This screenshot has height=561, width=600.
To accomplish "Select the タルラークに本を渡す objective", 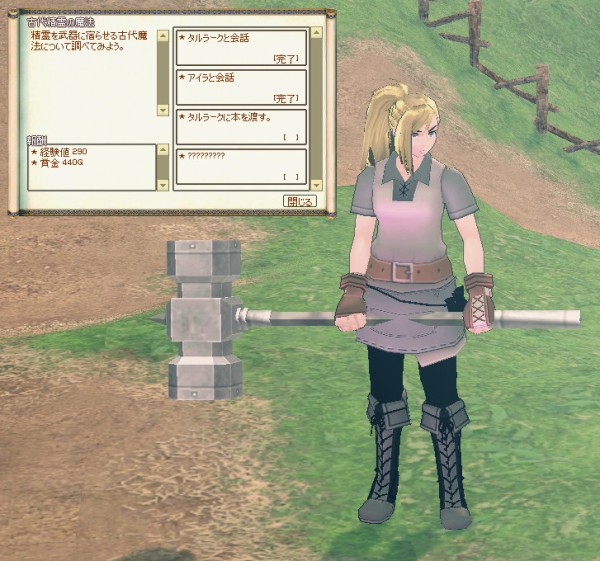I will [240, 127].
